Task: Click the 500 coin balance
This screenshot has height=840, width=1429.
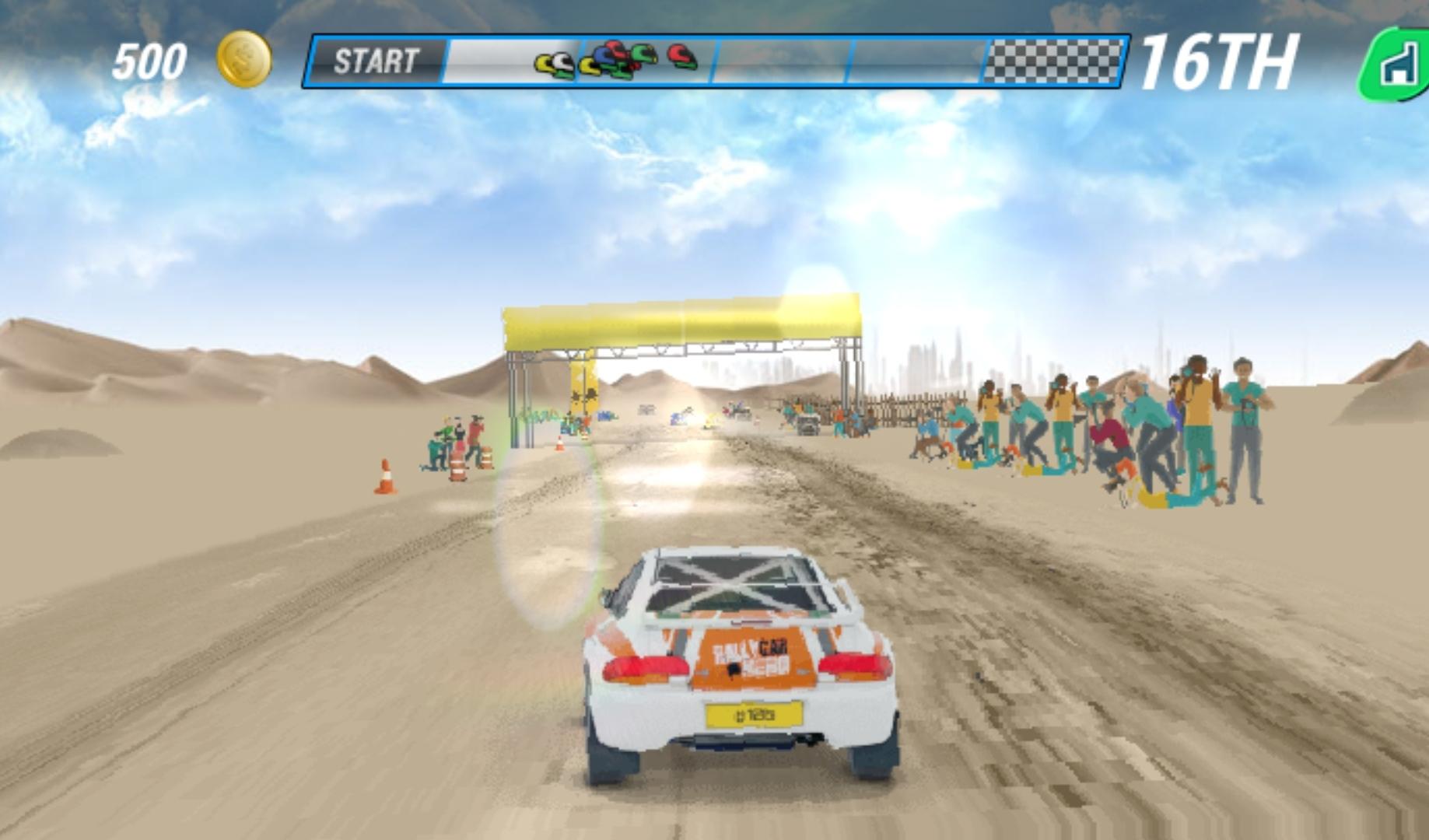Action: coord(151,60)
